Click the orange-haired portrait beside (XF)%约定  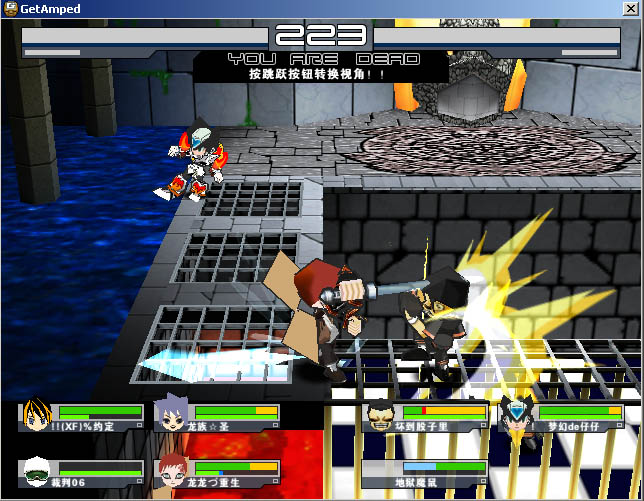[36, 414]
